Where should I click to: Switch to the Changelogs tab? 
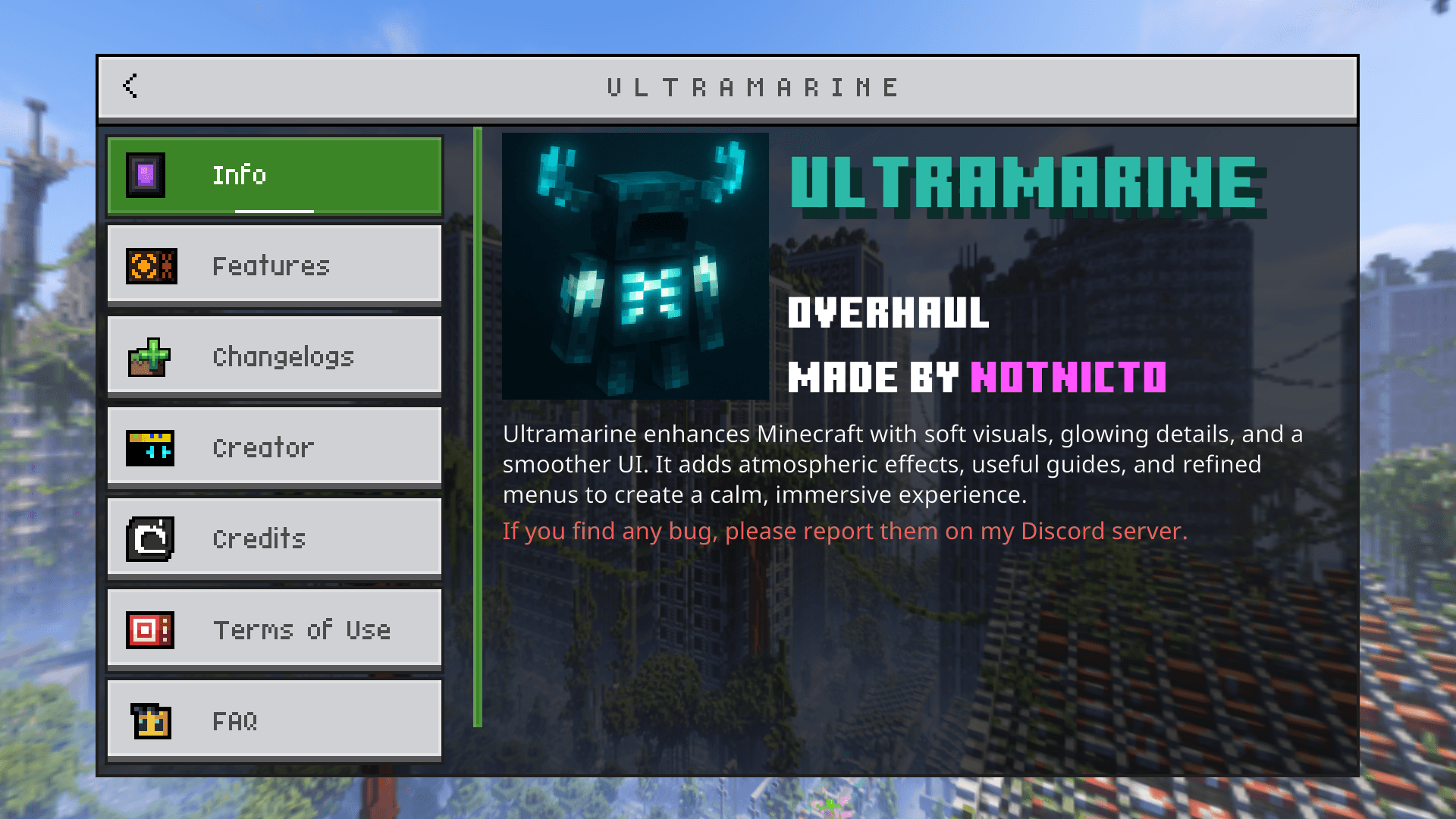273,356
